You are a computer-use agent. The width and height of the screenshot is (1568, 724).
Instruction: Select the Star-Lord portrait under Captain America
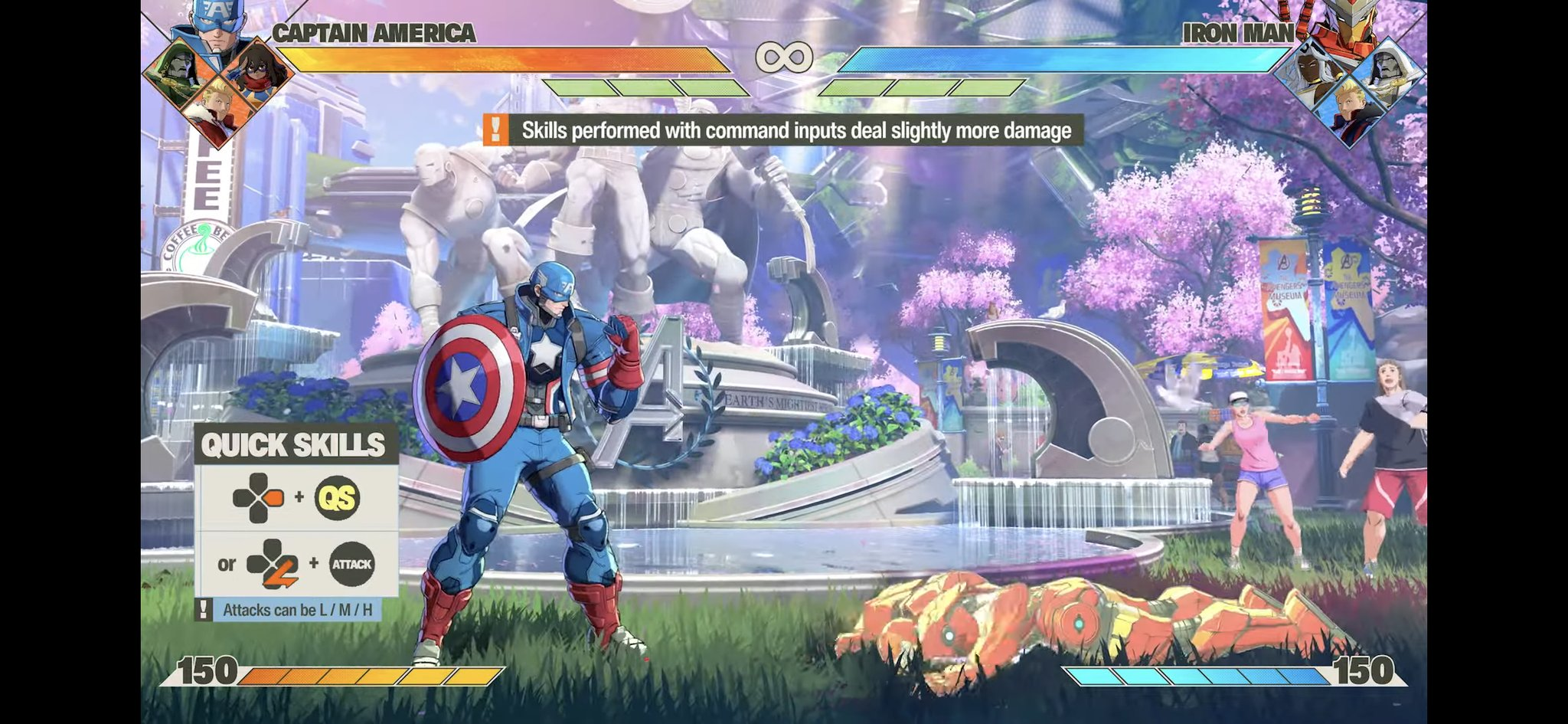217,111
